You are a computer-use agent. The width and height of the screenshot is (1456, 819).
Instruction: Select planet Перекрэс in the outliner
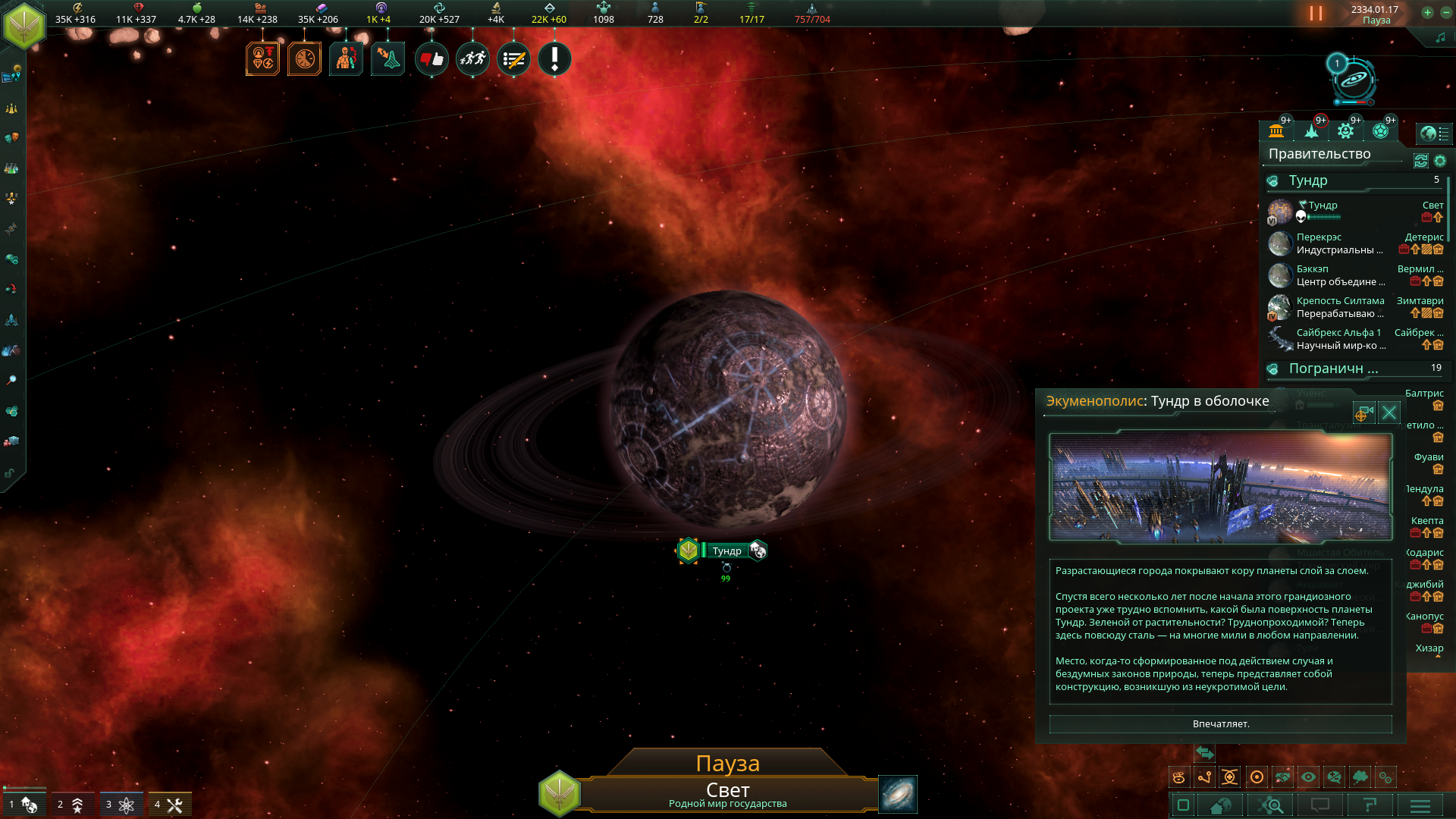[x=1319, y=237]
